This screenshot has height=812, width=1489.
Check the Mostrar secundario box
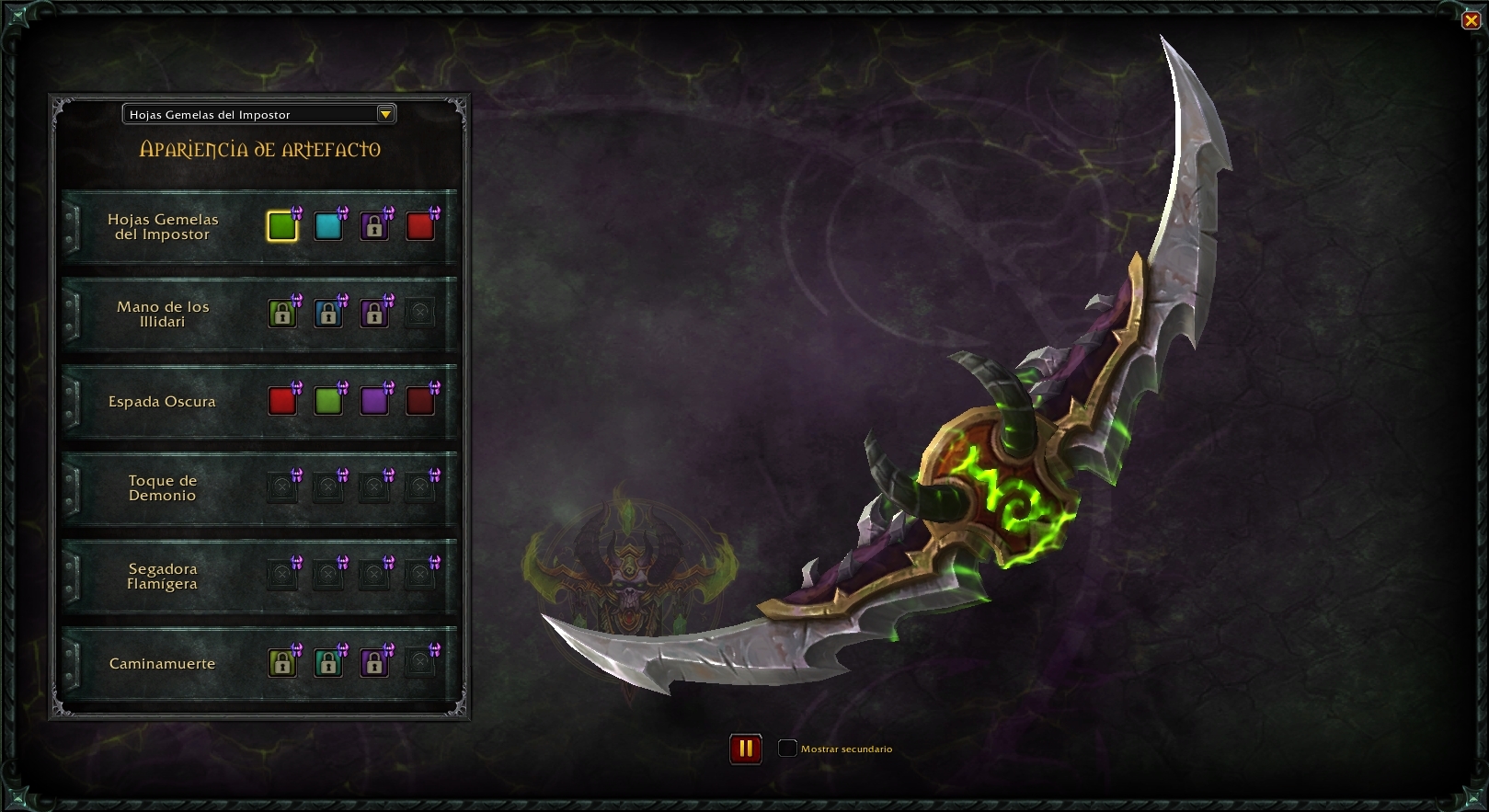pos(787,749)
